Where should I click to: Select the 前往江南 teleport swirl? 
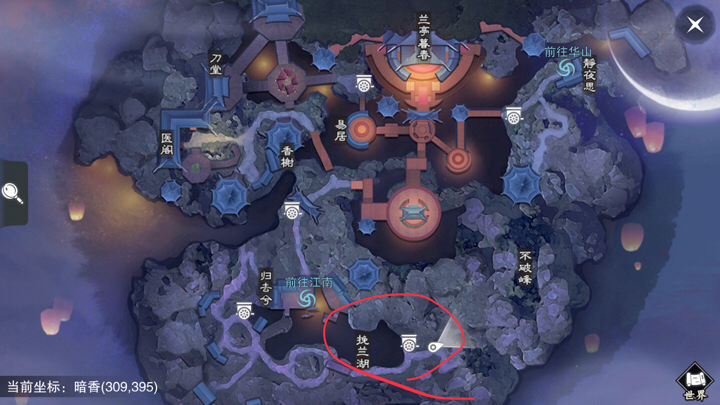306,299
